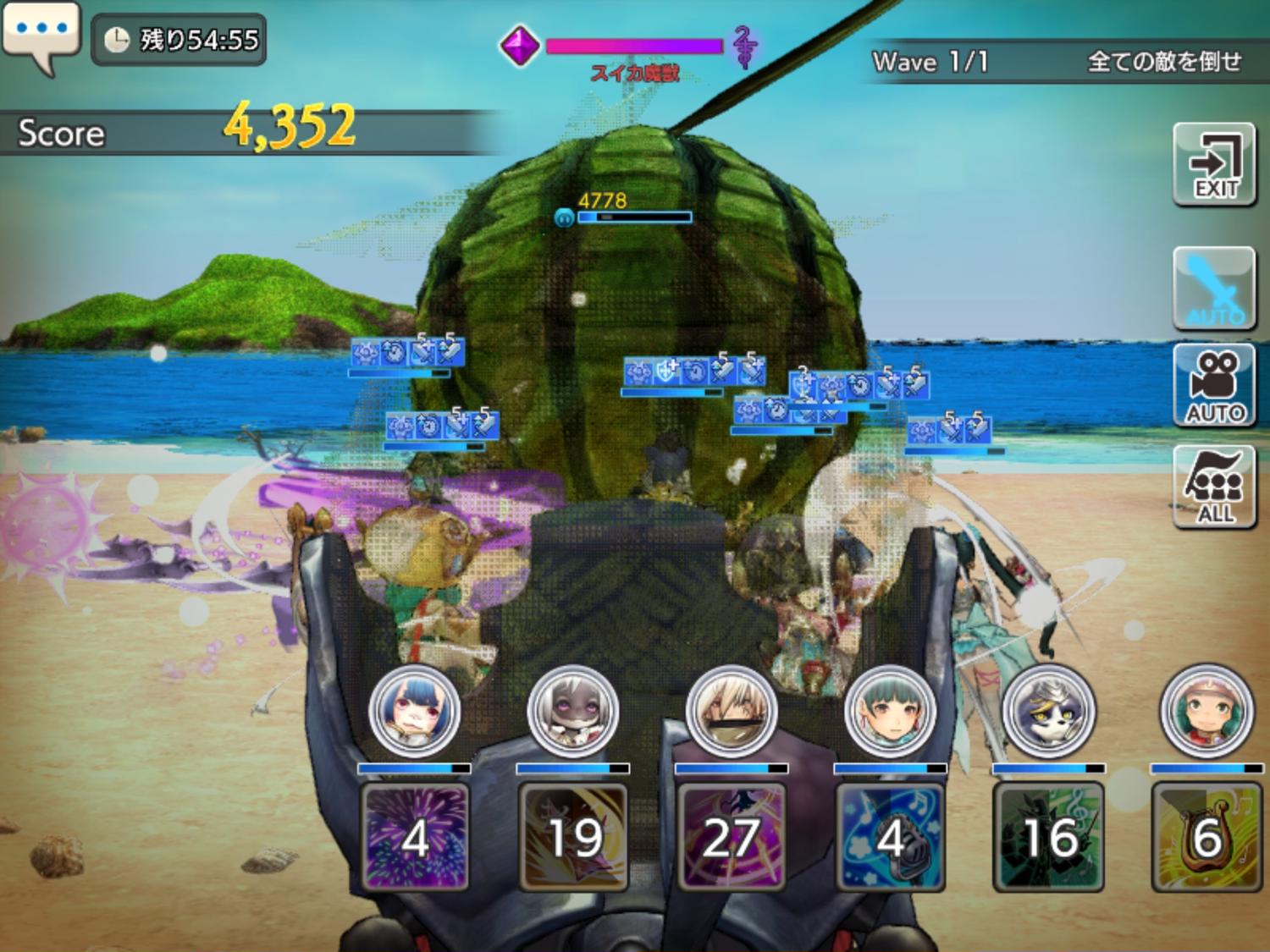Pick the green-haired girl portrait
The width and height of the screenshot is (1270, 952).
pos(890,710)
